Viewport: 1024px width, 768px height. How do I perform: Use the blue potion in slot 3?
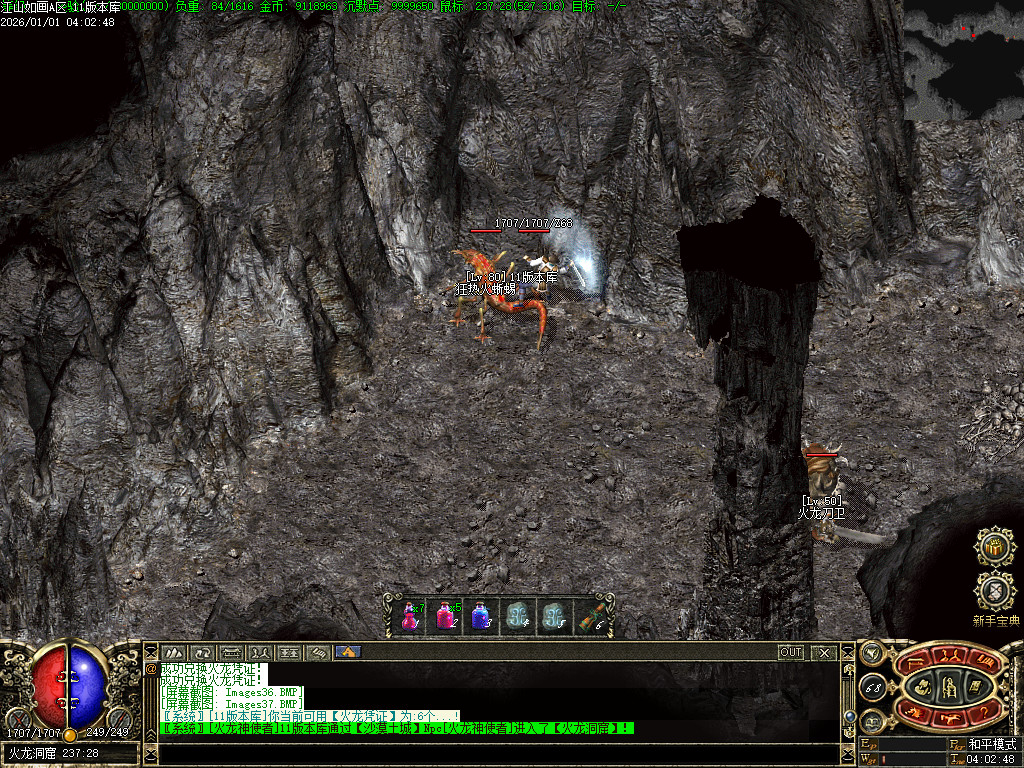[x=481, y=616]
